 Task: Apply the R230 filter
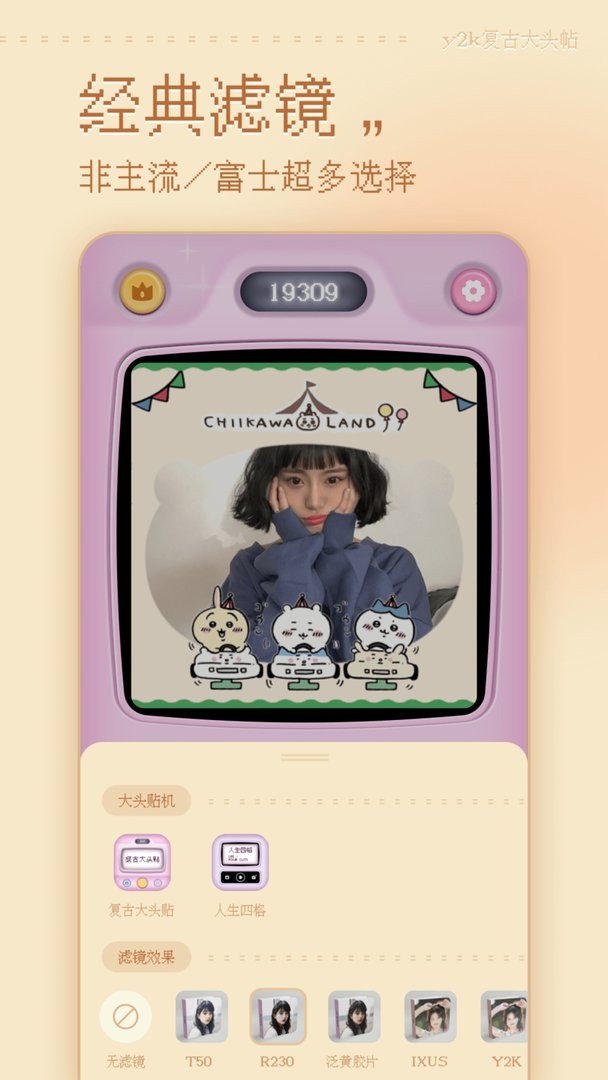pos(278,1017)
